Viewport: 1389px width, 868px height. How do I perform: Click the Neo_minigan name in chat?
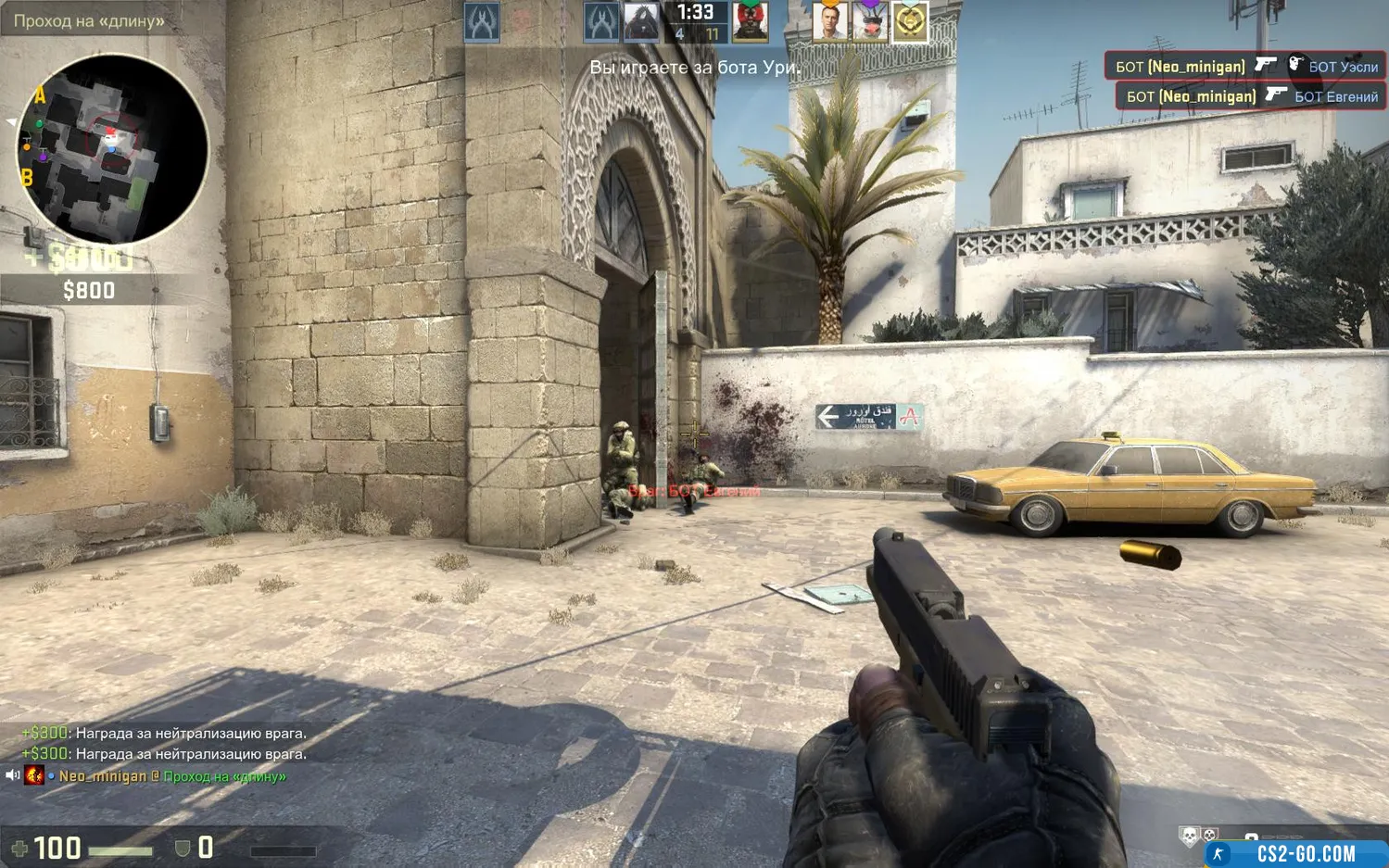pyautogui.click(x=103, y=776)
